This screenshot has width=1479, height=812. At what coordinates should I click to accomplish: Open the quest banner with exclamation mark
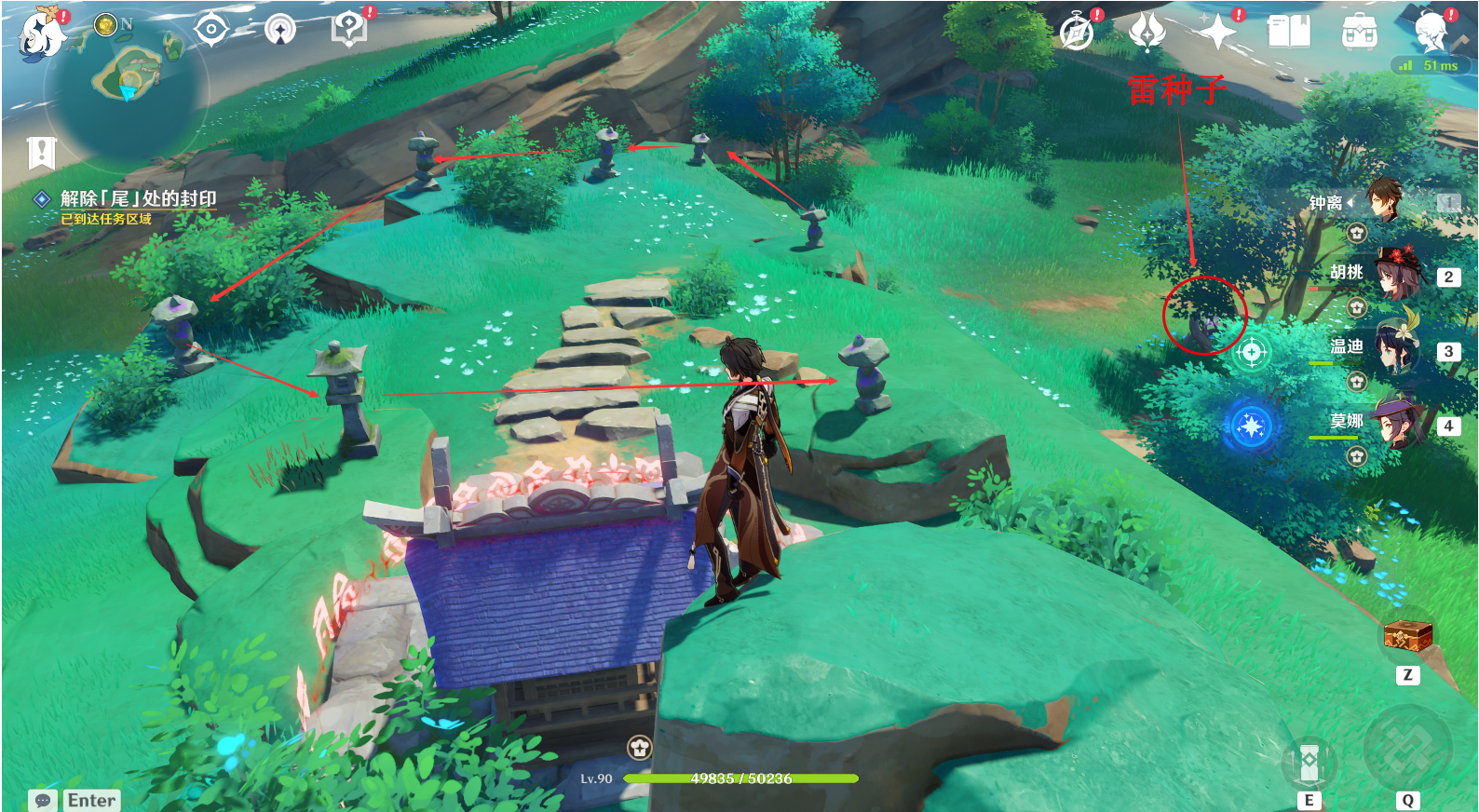[42, 153]
